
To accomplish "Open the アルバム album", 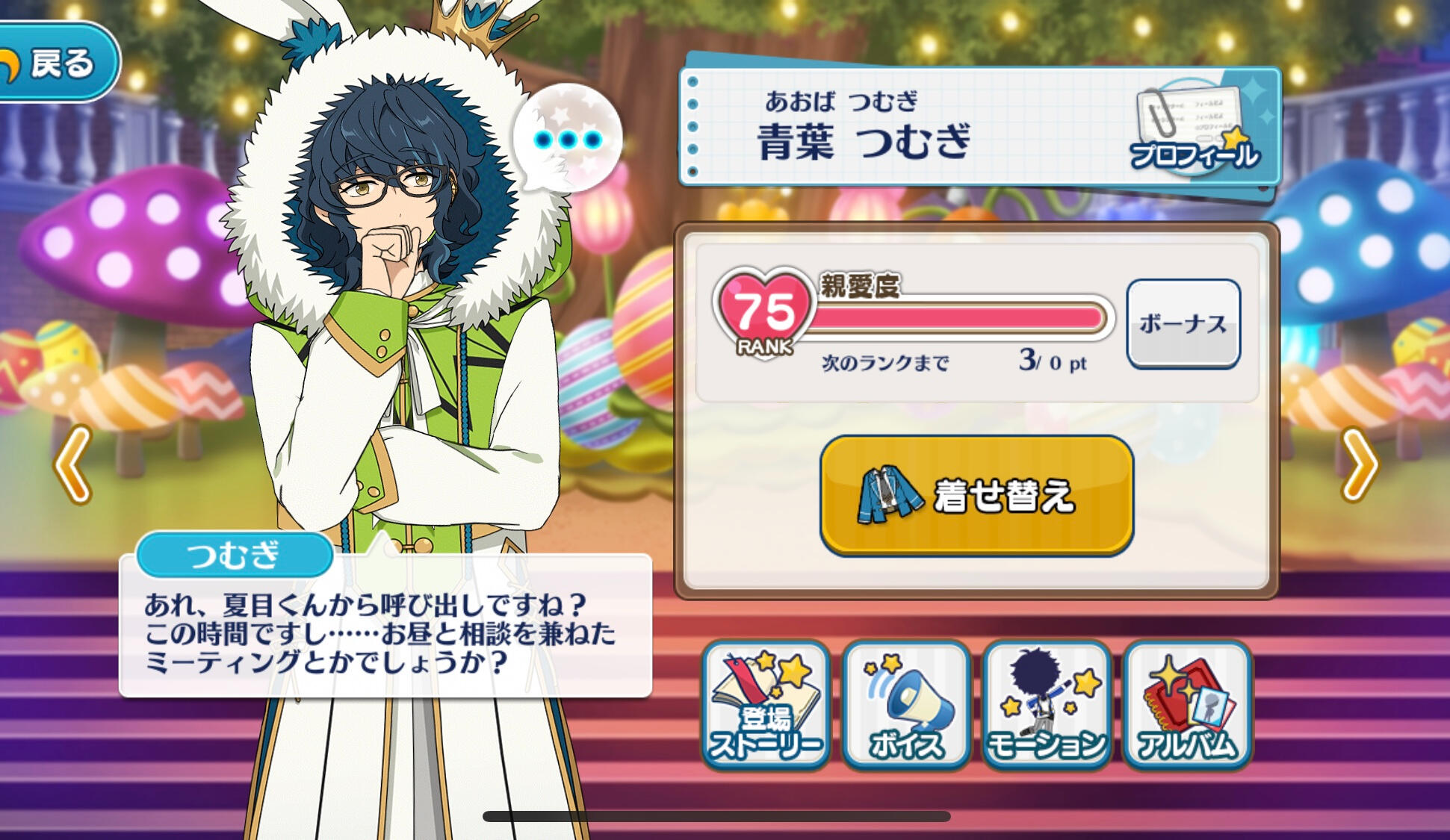I will pos(1186,706).
